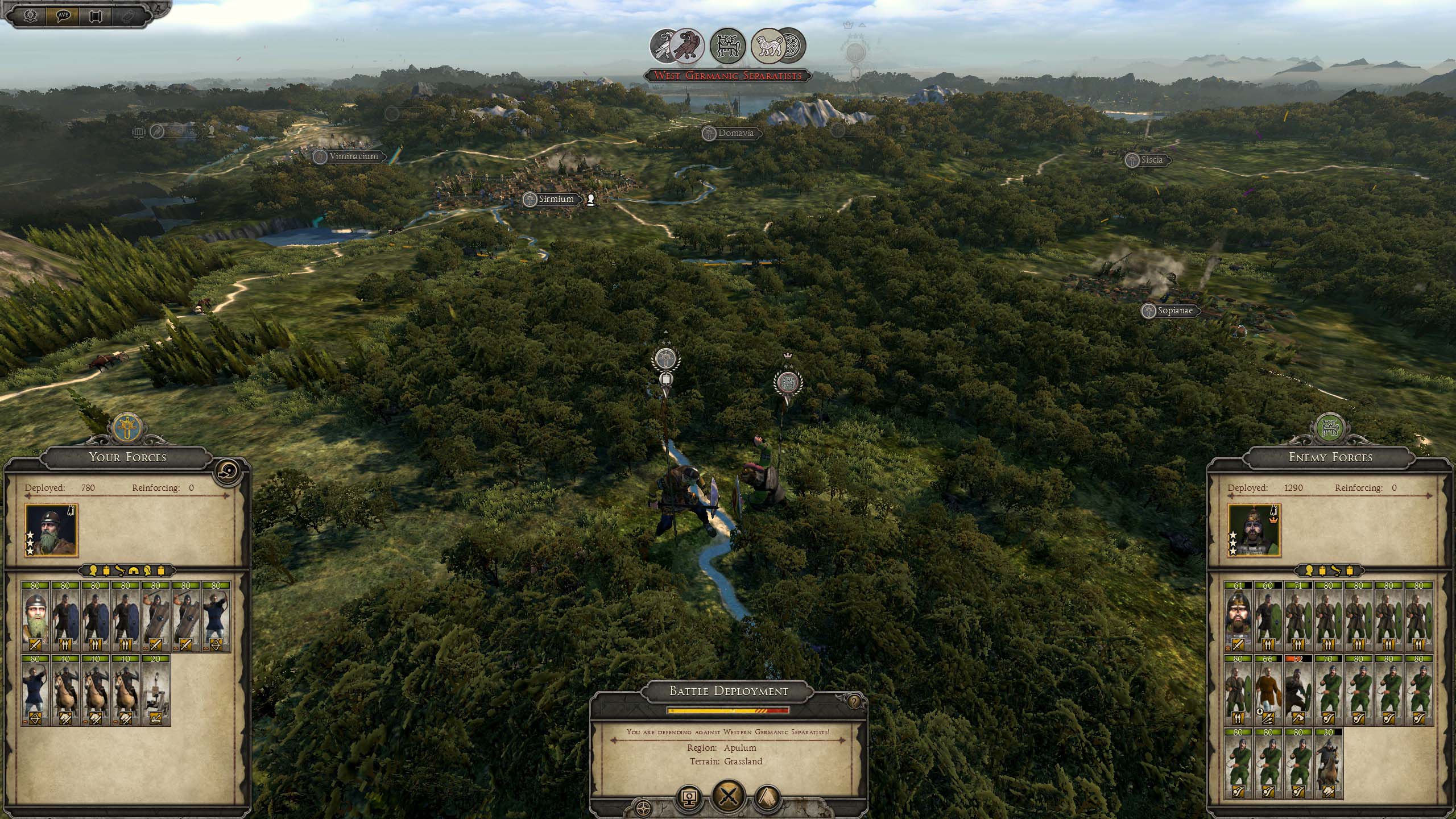Select your onager siege unit card
1456x819 pixels.
(156, 690)
